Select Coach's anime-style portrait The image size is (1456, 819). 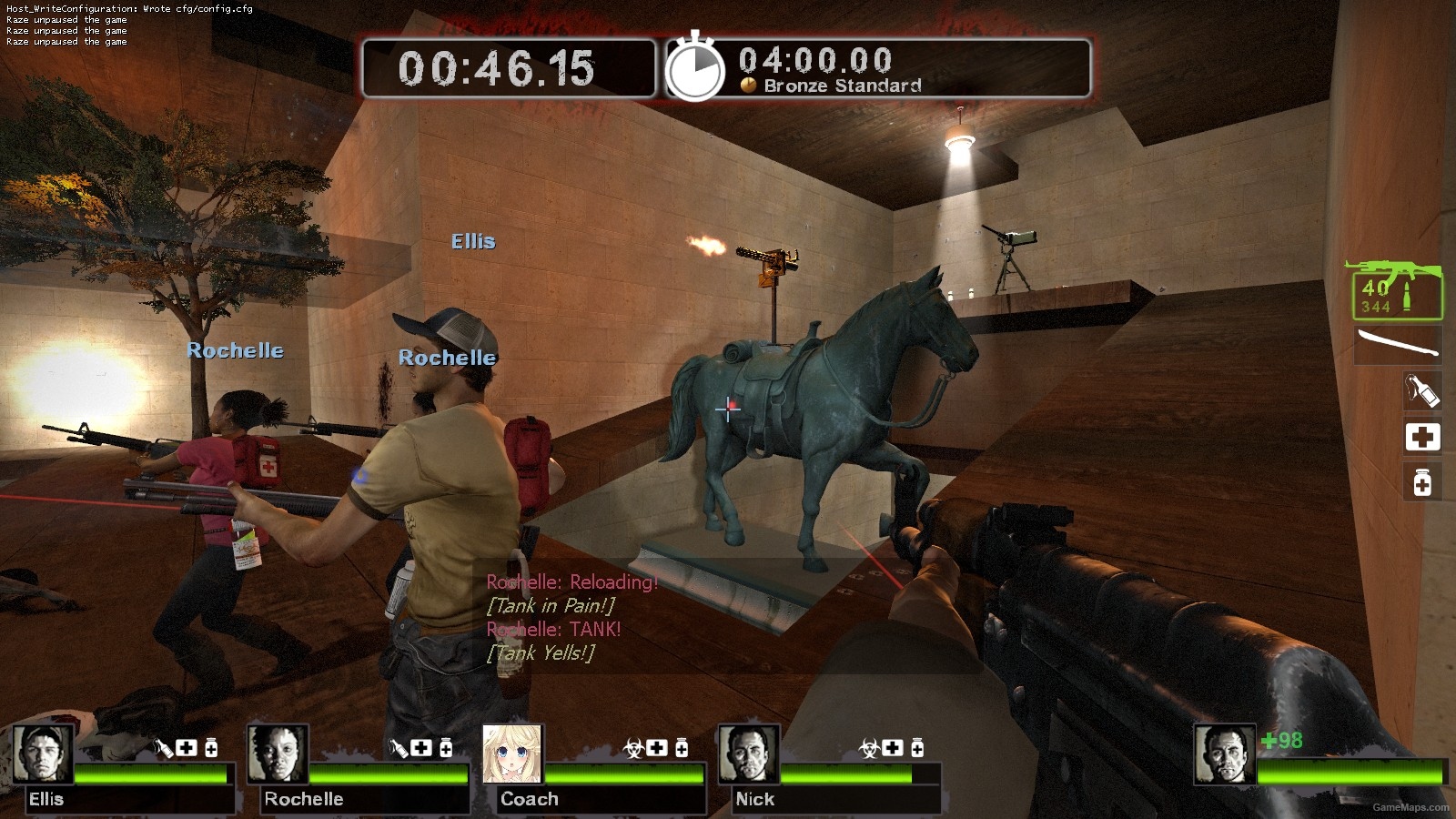tap(512, 754)
